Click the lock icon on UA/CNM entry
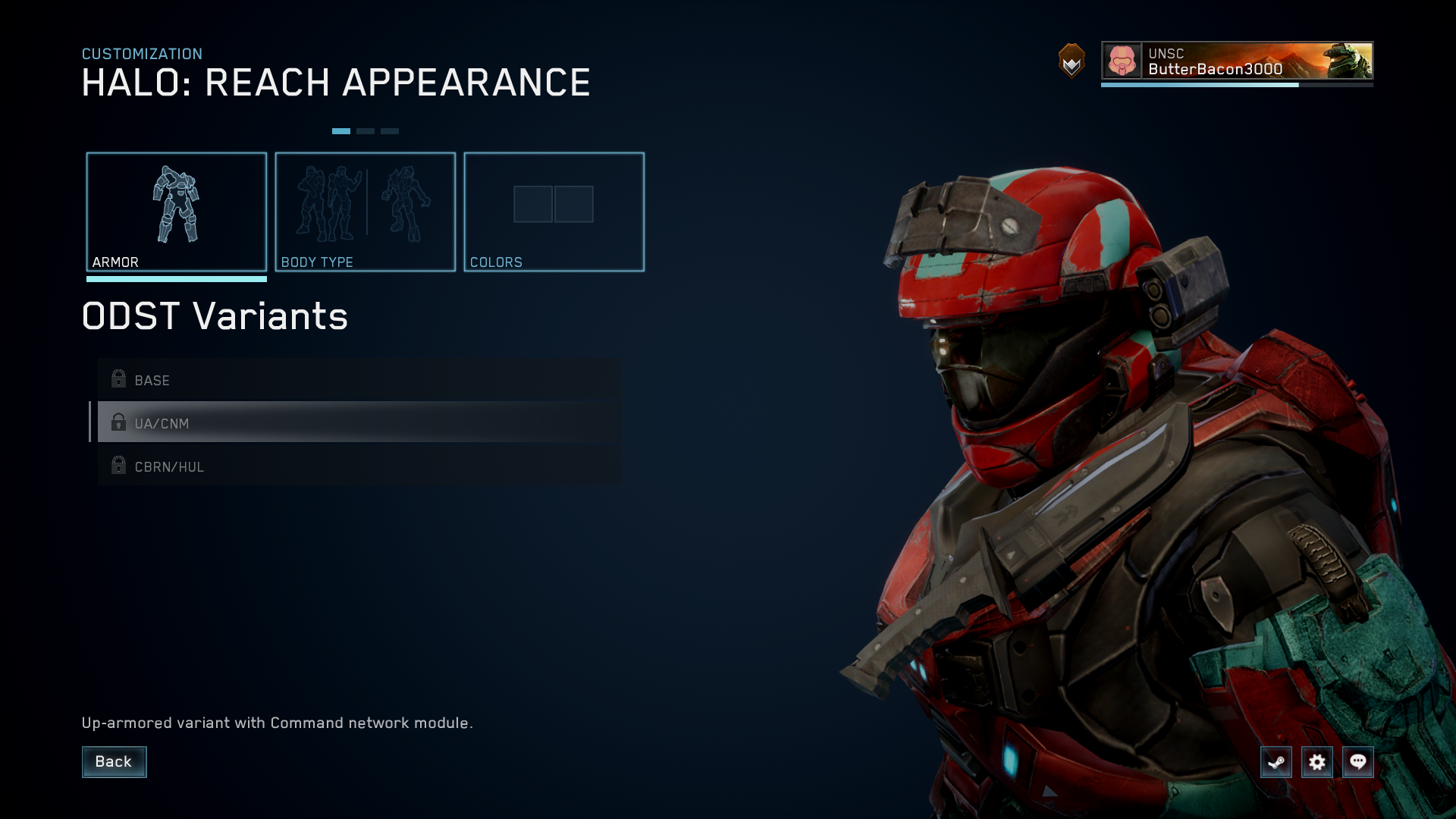1456x819 pixels. click(x=119, y=422)
